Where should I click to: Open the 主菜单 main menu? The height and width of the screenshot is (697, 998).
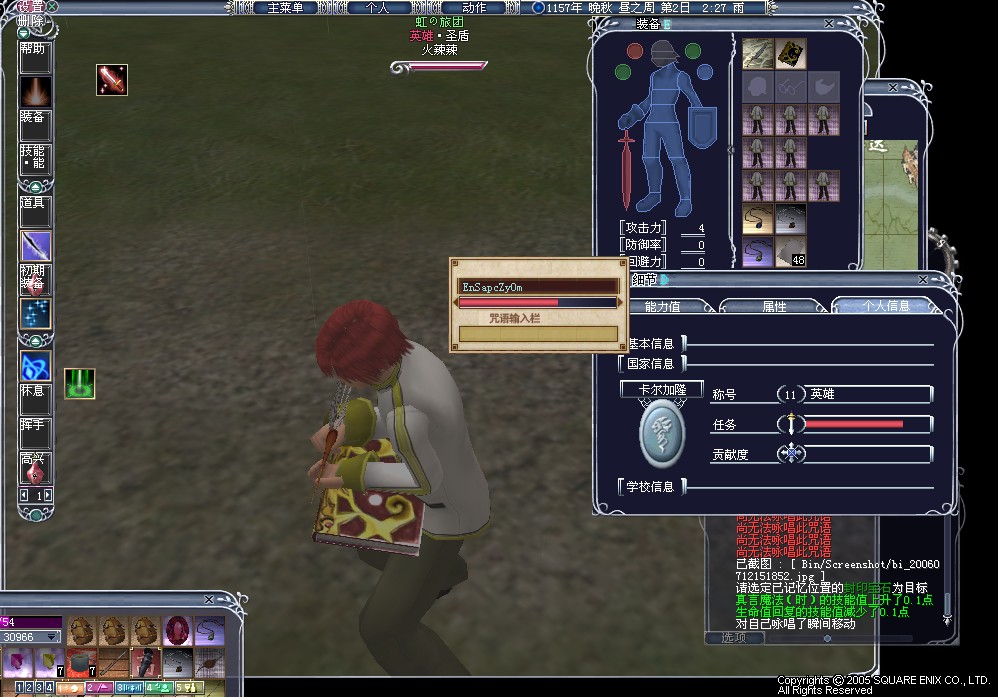tap(291, 8)
